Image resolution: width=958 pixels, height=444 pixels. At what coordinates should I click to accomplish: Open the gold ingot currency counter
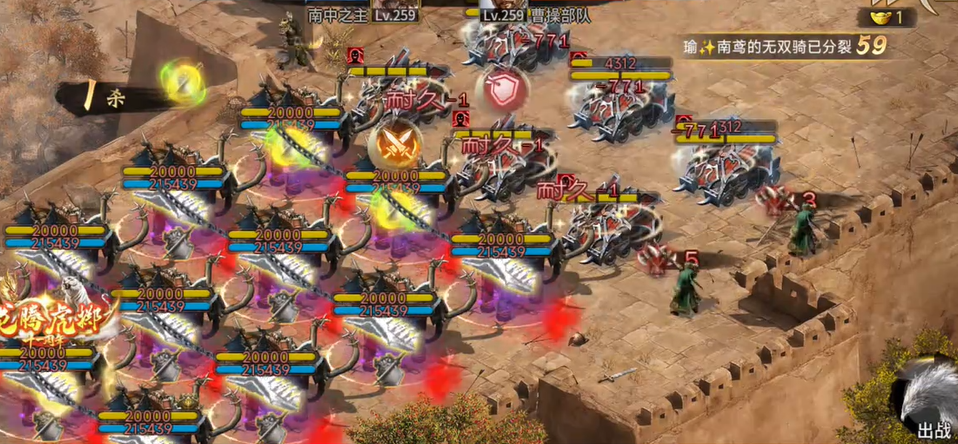(x=887, y=17)
